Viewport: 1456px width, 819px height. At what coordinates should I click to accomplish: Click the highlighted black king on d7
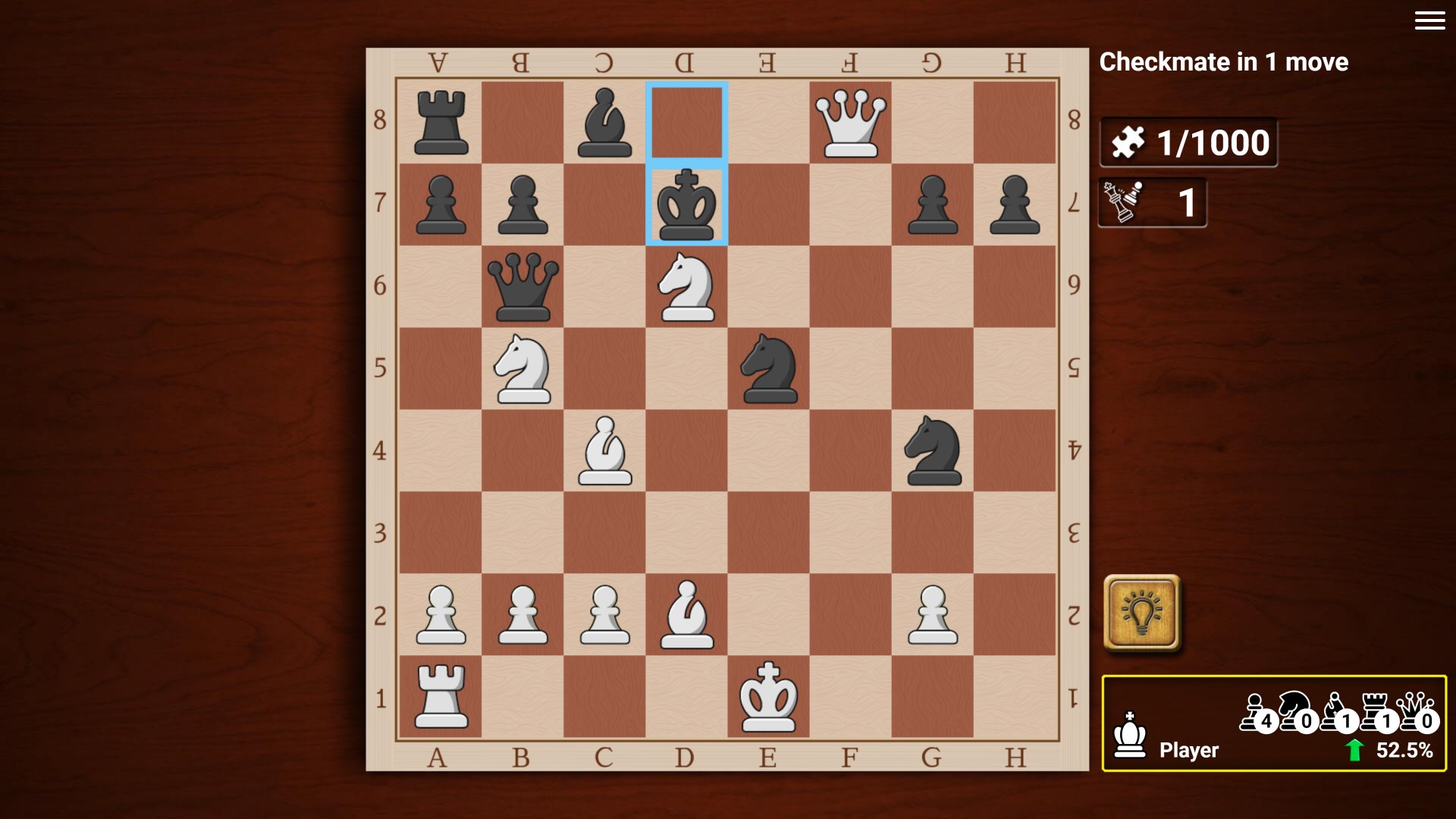click(686, 205)
